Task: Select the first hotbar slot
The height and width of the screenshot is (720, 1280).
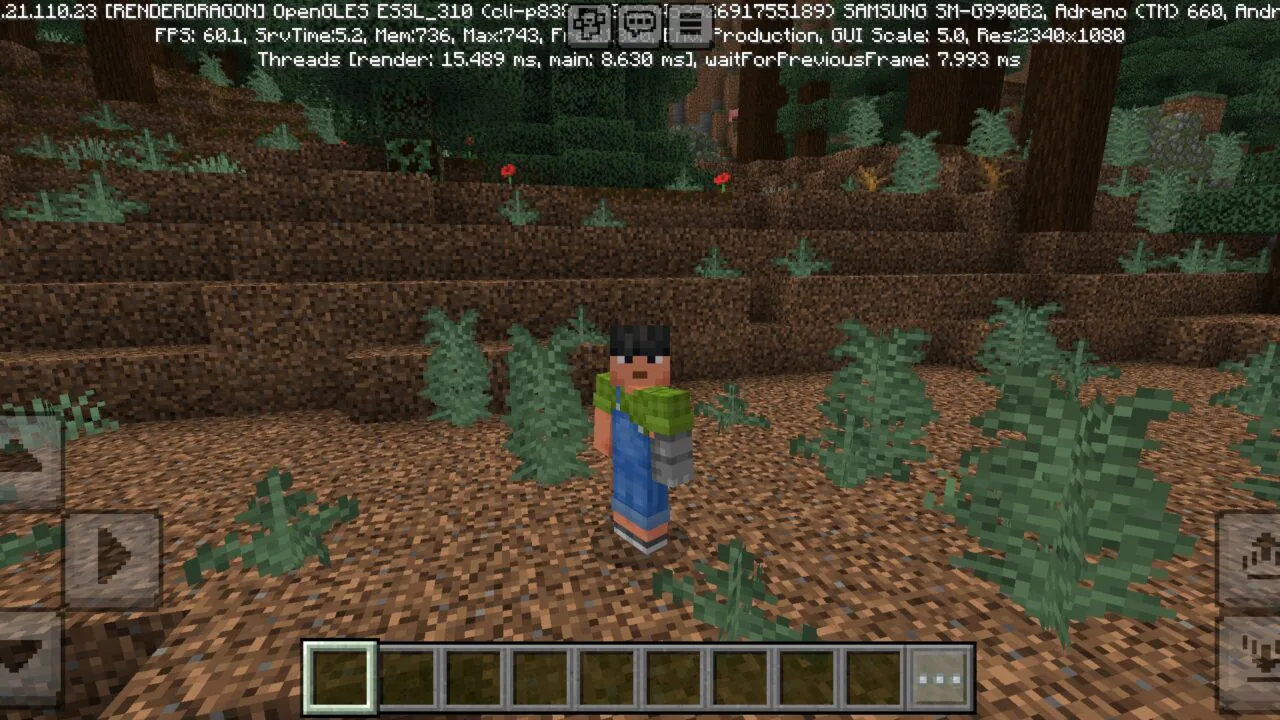Action: point(340,678)
